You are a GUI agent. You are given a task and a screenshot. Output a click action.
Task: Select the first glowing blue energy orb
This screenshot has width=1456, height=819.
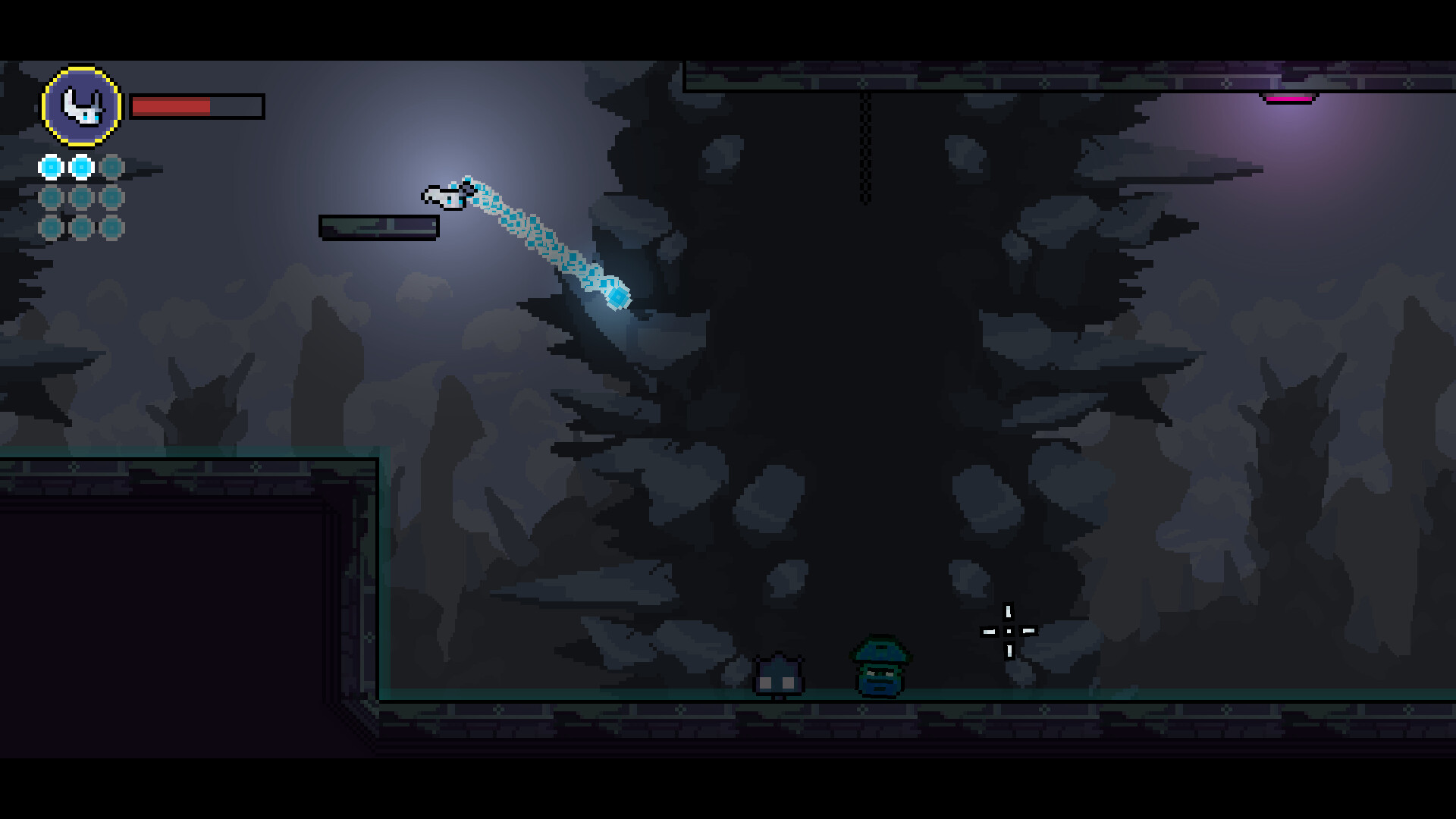click(52, 168)
